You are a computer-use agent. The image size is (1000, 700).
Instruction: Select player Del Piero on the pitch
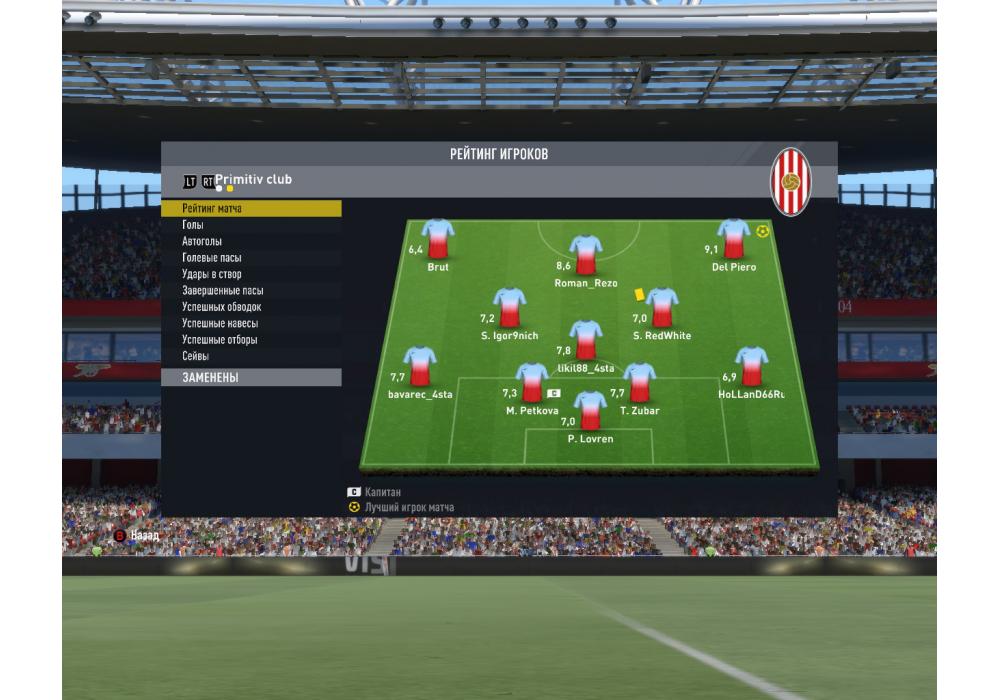[x=733, y=240]
